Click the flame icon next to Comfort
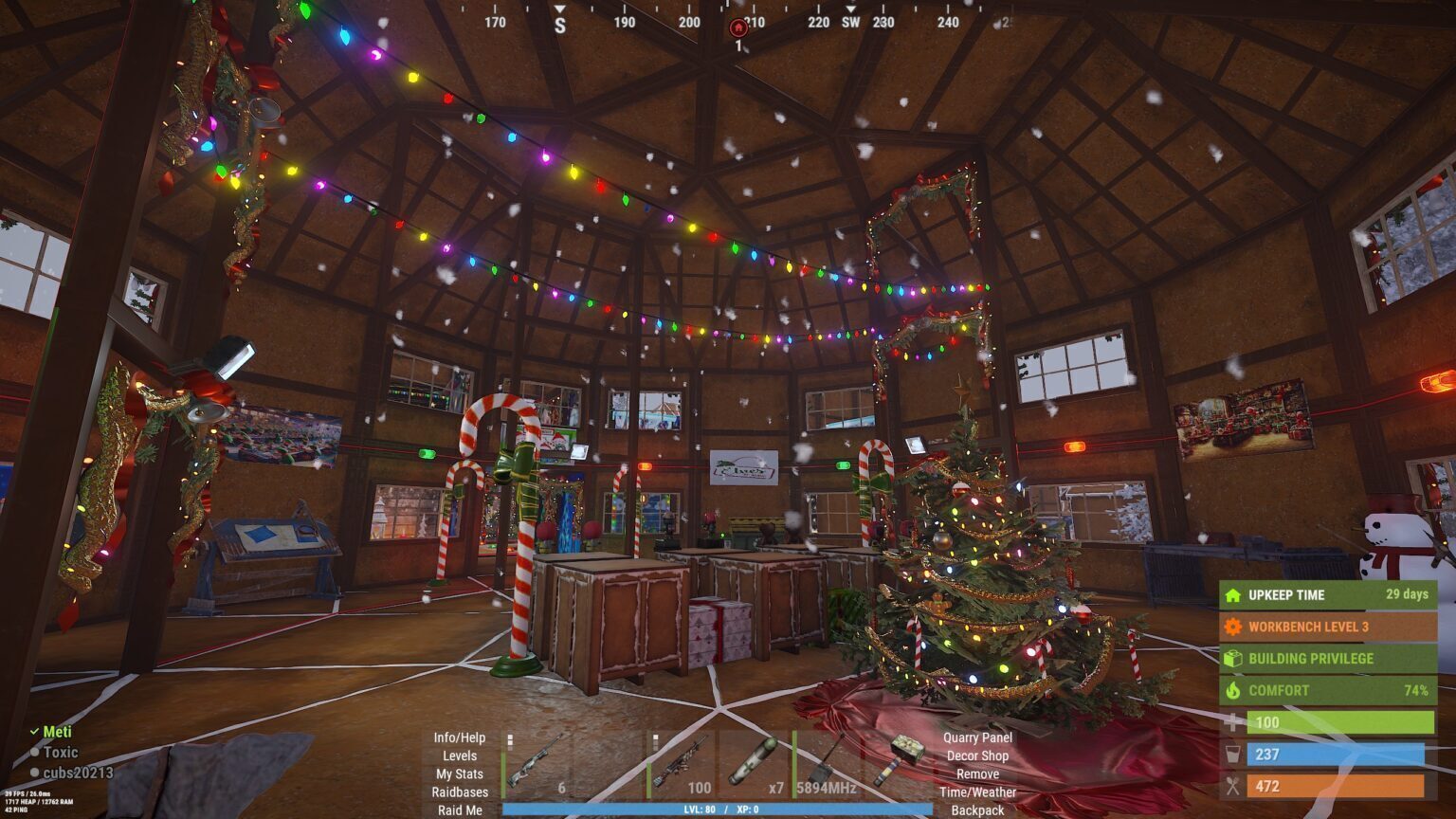Screen dimensions: 1456x819 [1232, 690]
